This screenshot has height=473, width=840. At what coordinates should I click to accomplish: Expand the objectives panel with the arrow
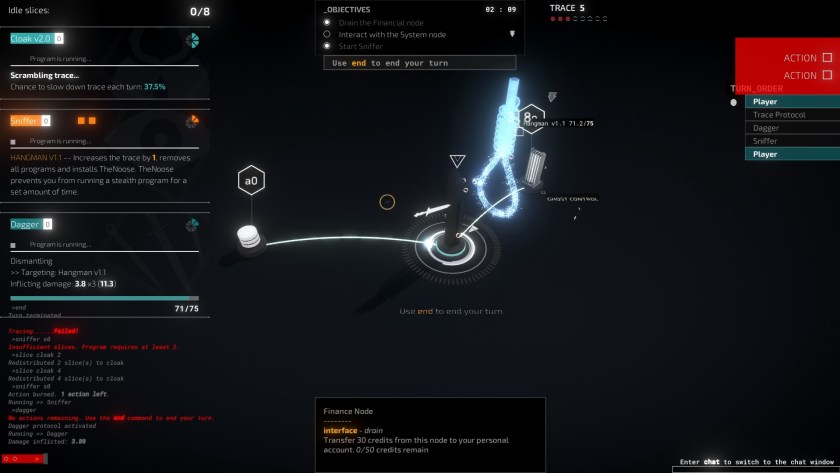click(x=513, y=33)
